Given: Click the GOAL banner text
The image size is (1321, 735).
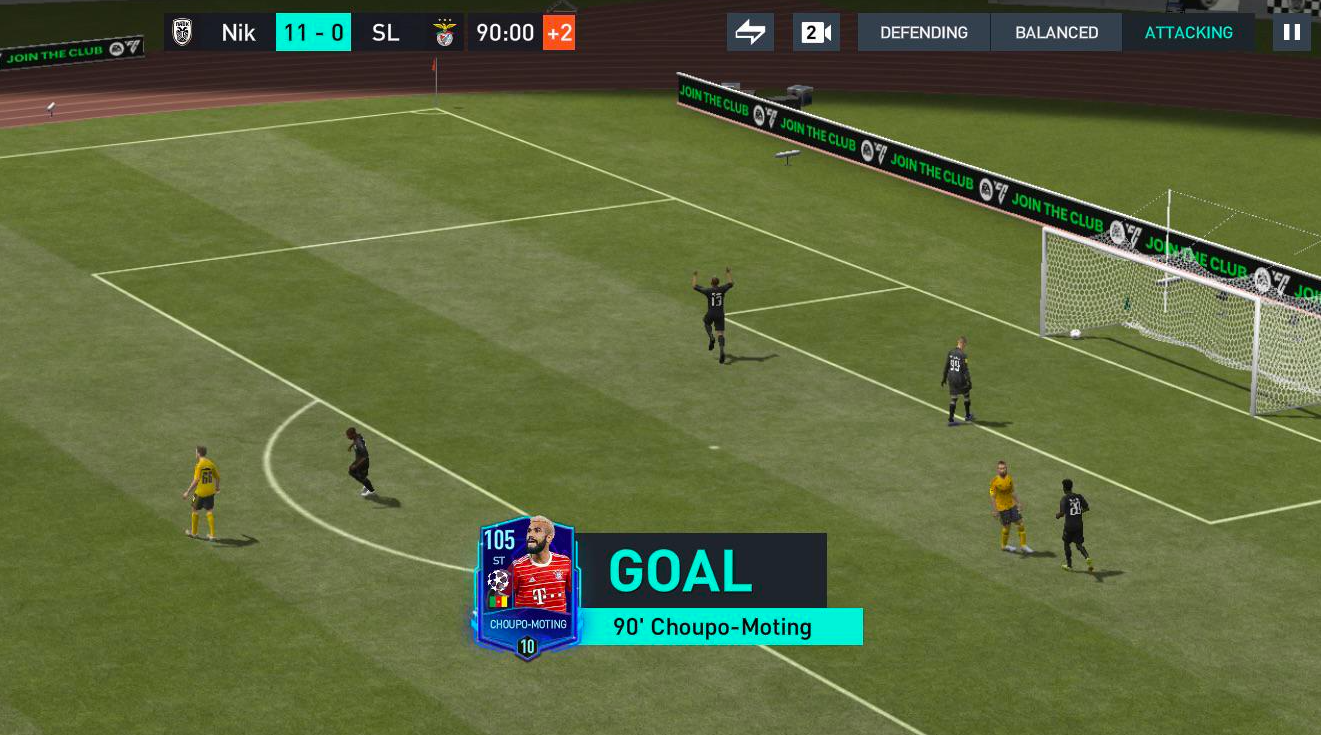Looking at the screenshot, I should (679, 572).
